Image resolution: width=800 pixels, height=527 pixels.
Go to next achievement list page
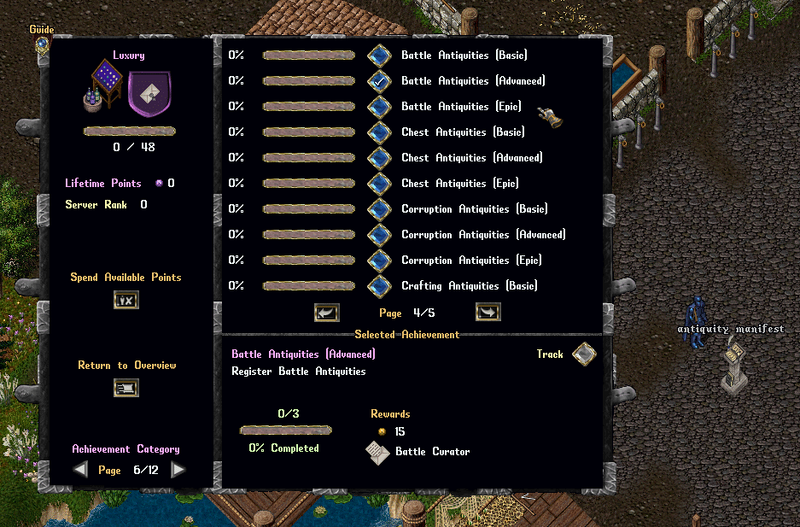(x=487, y=312)
